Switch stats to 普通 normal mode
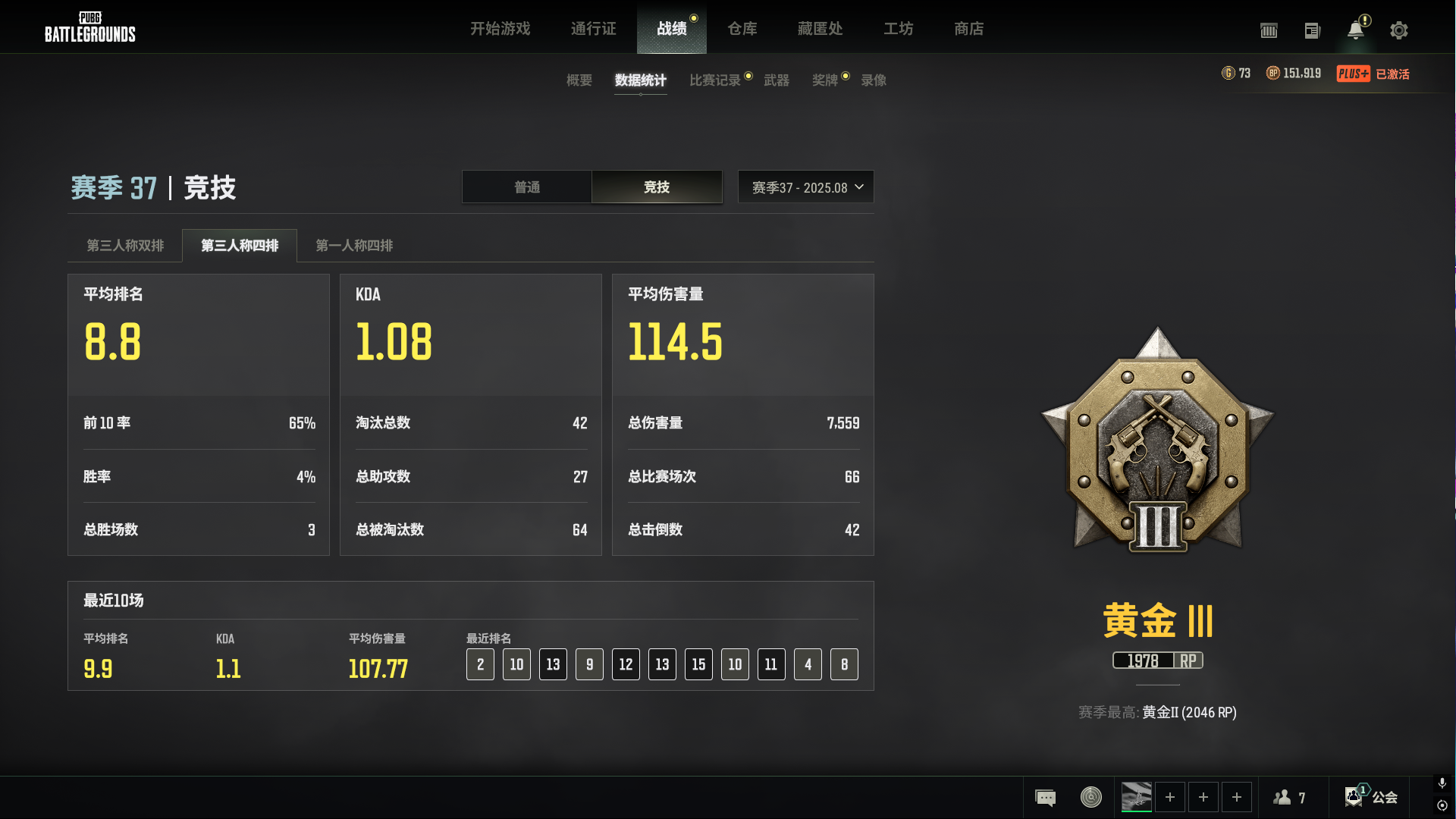 (527, 187)
